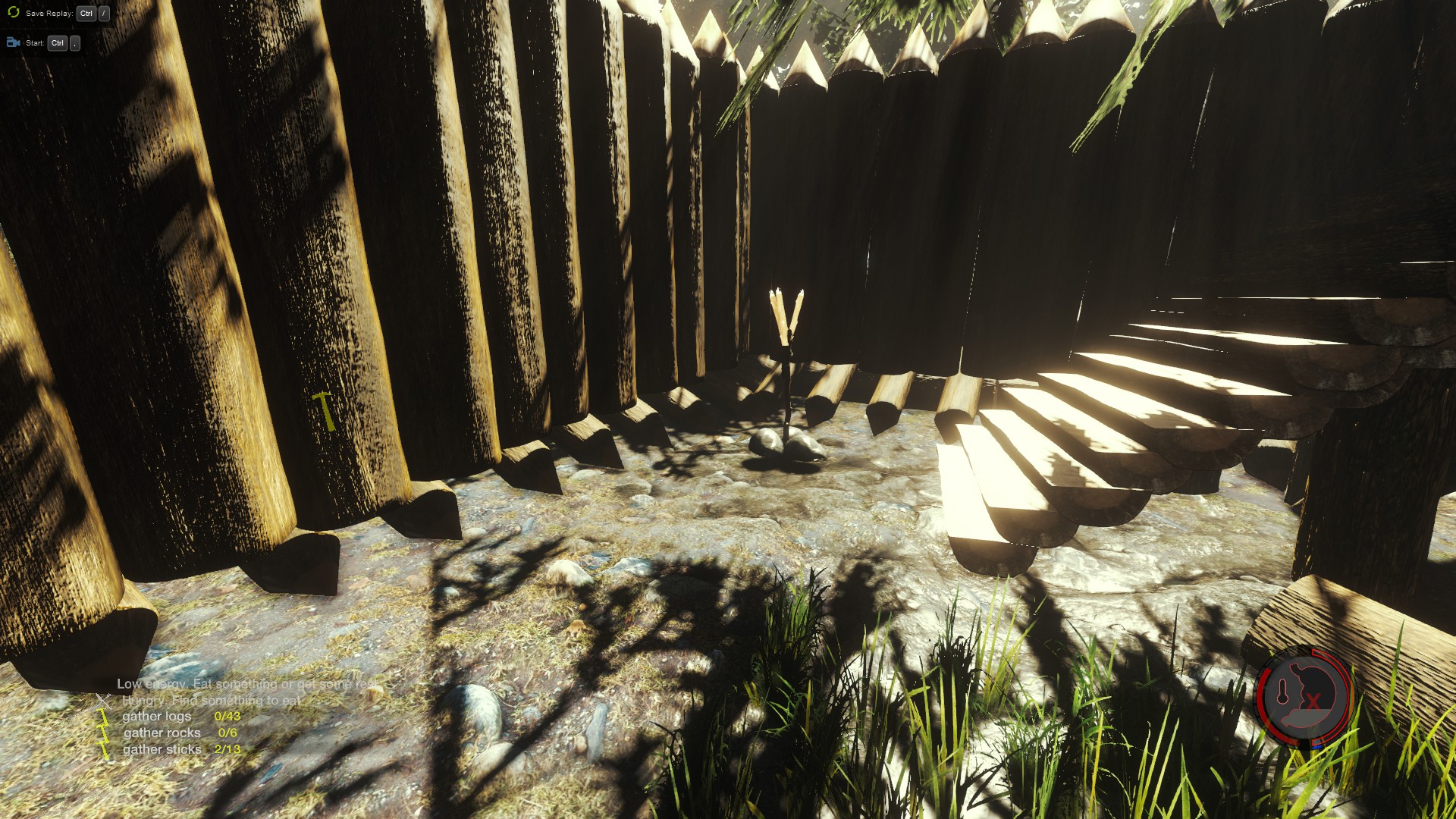Click the Start recording camera icon

[13, 42]
